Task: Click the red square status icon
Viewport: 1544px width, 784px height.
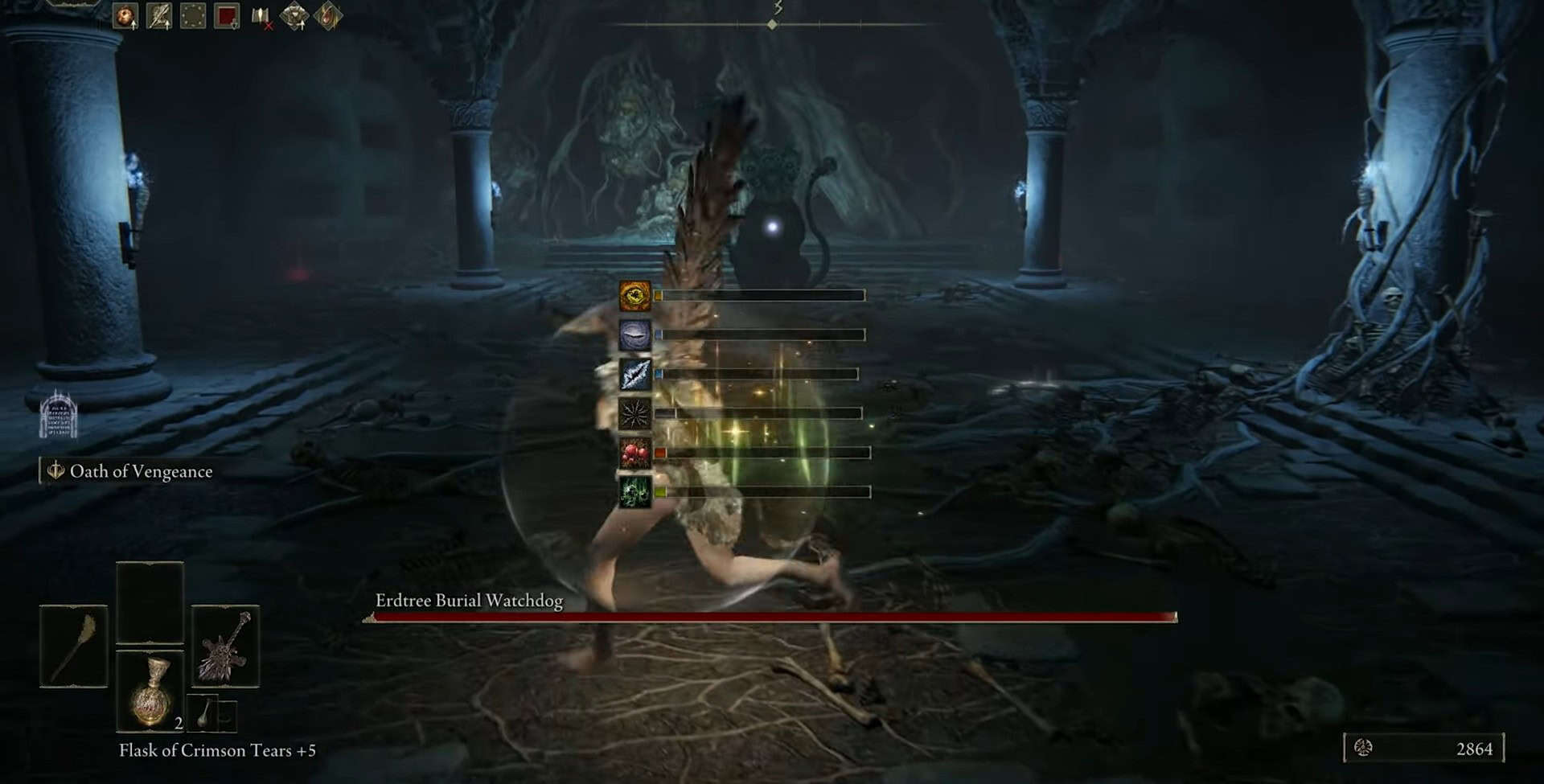Action: [x=227, y=16]
